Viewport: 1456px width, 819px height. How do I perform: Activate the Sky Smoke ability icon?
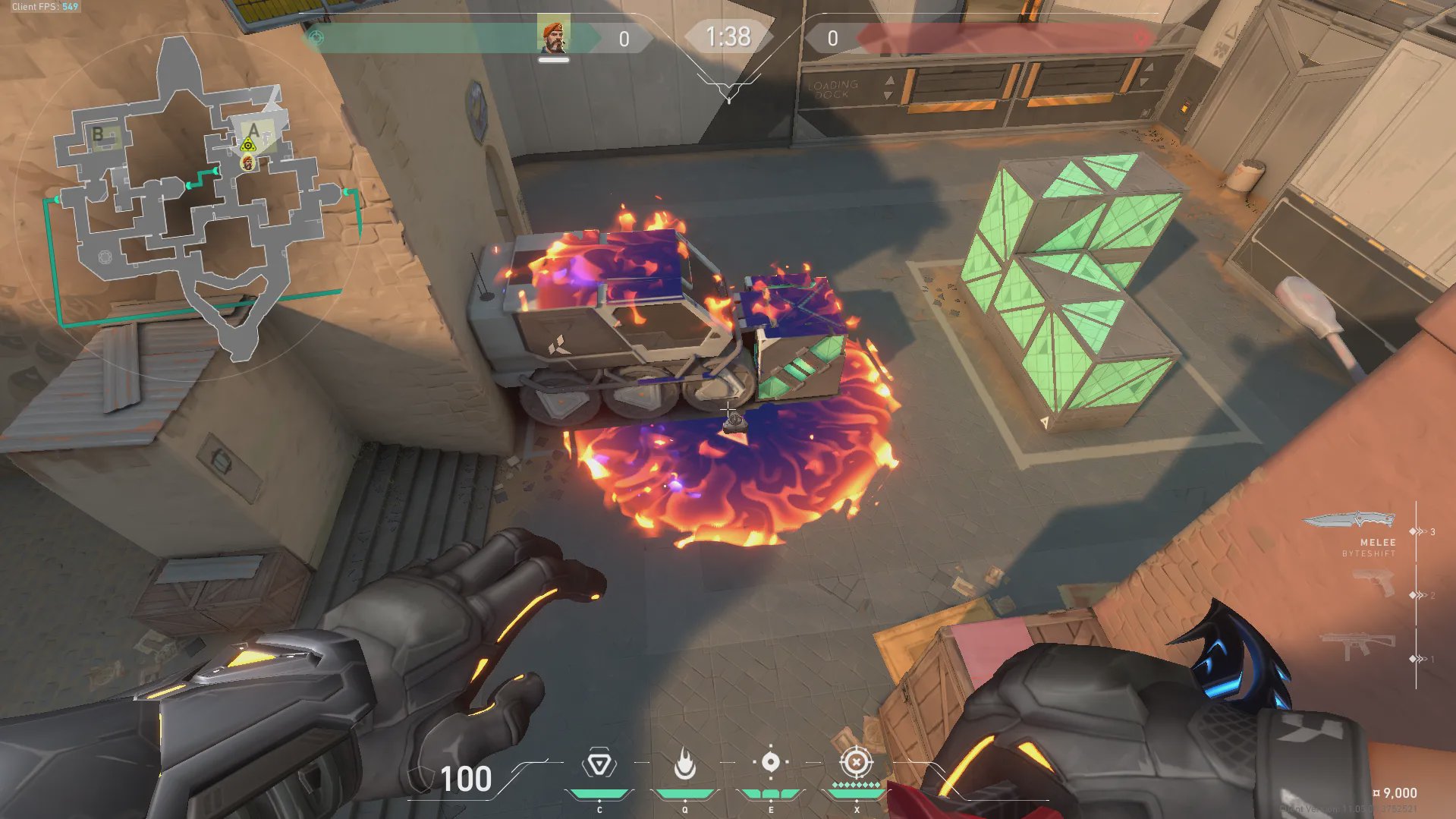point(770,762)
